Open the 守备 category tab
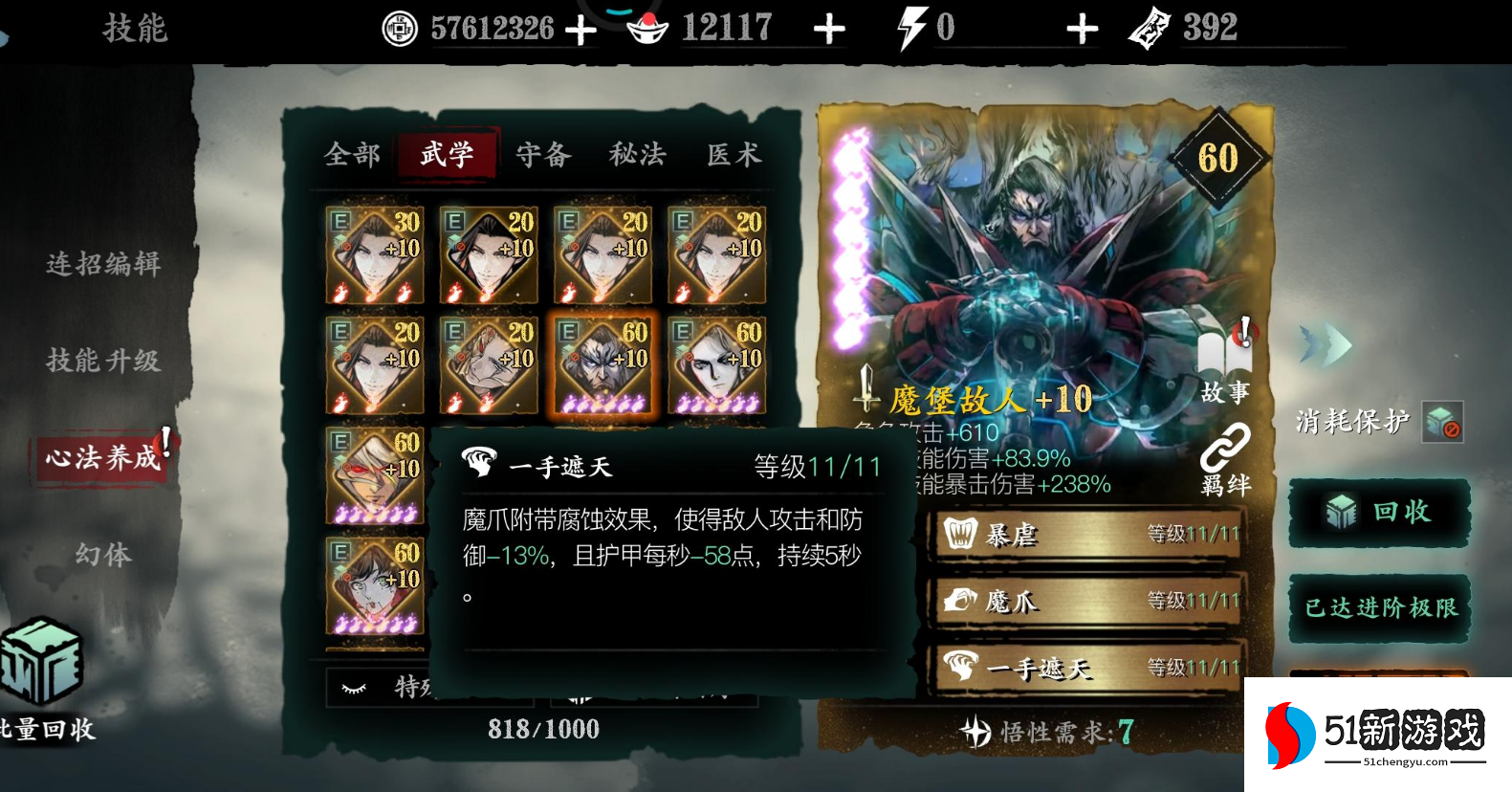 (x=543, y=154)
